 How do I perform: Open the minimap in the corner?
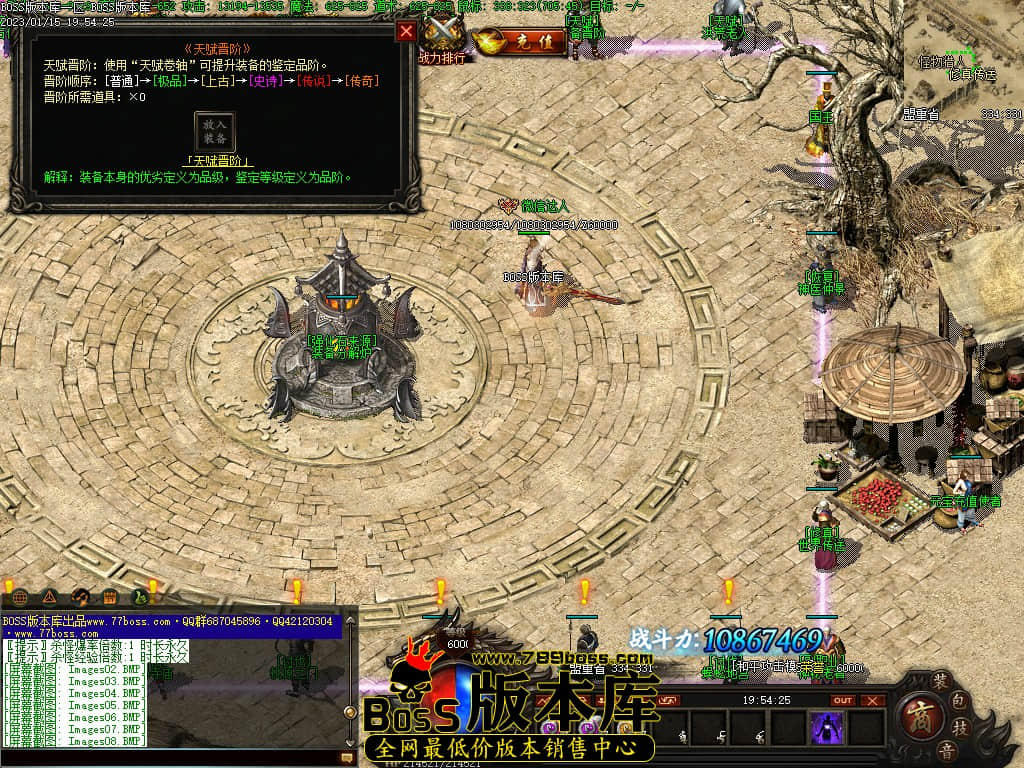[x=964, y=60]
